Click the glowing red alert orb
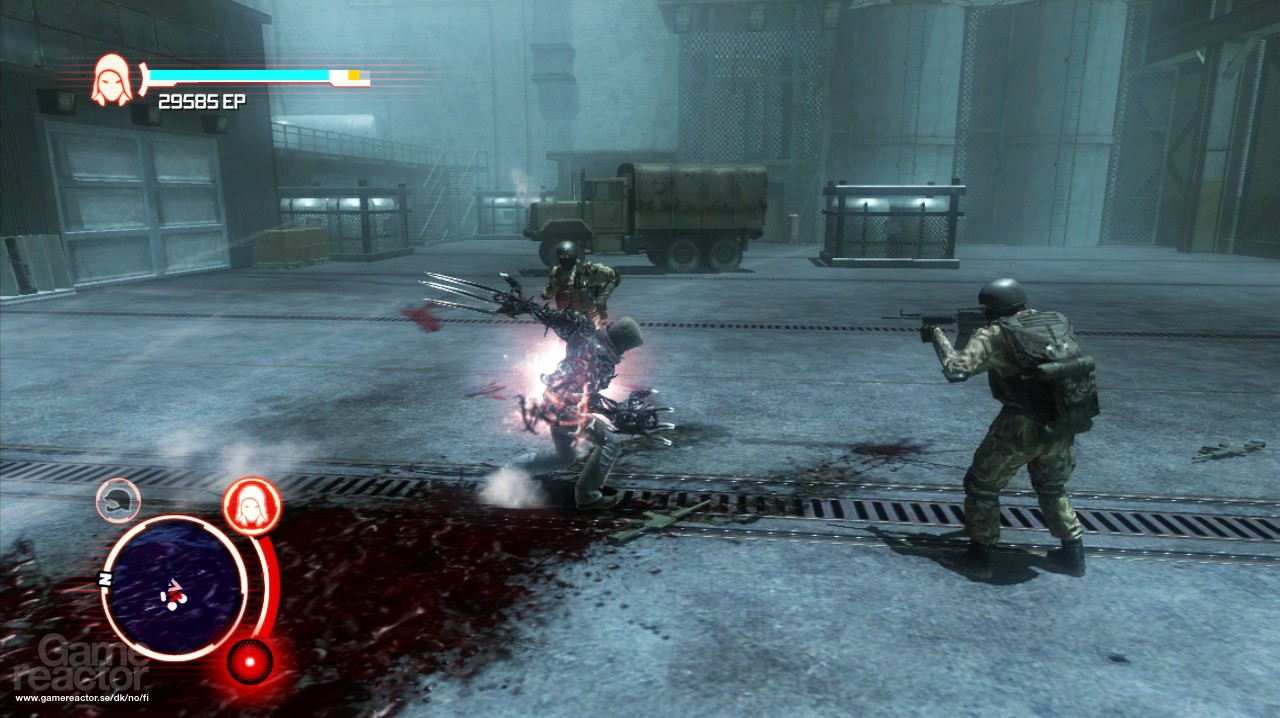 click(249, 661)
